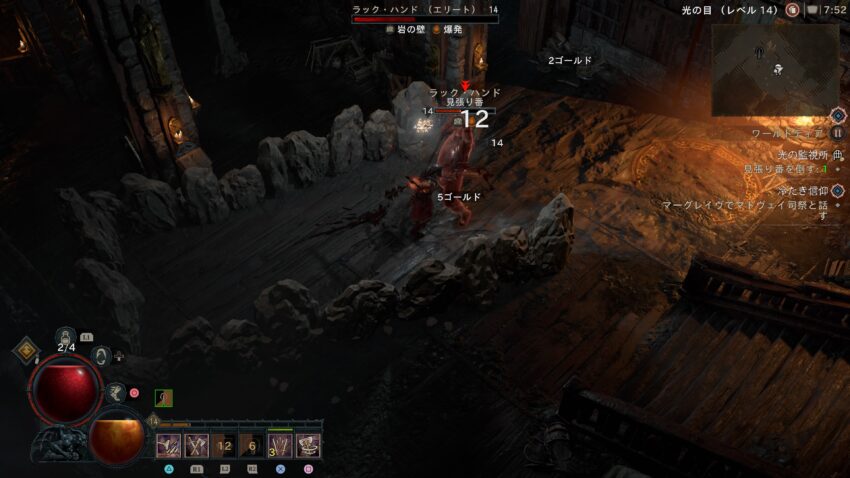850x478 pixels.
Task: Select the first skill on the action bar
Action: coord(168,445)
